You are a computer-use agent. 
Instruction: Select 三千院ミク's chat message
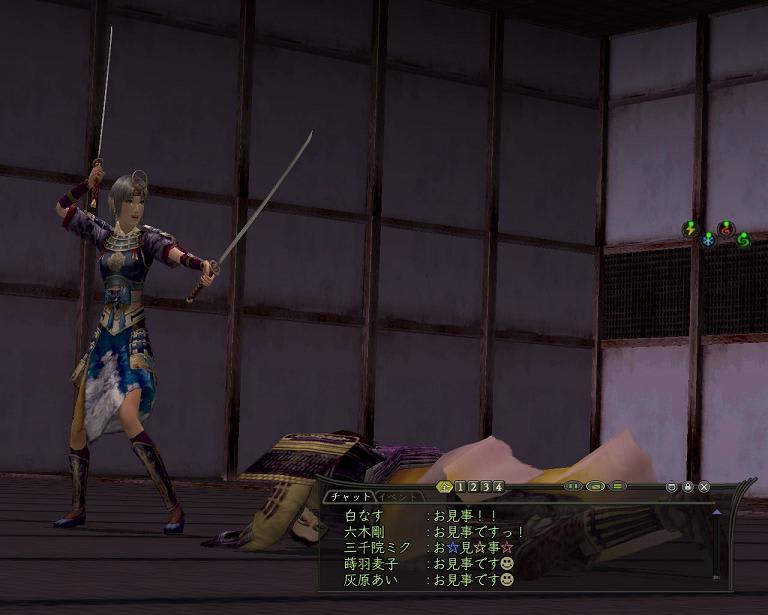coord(470,548)
